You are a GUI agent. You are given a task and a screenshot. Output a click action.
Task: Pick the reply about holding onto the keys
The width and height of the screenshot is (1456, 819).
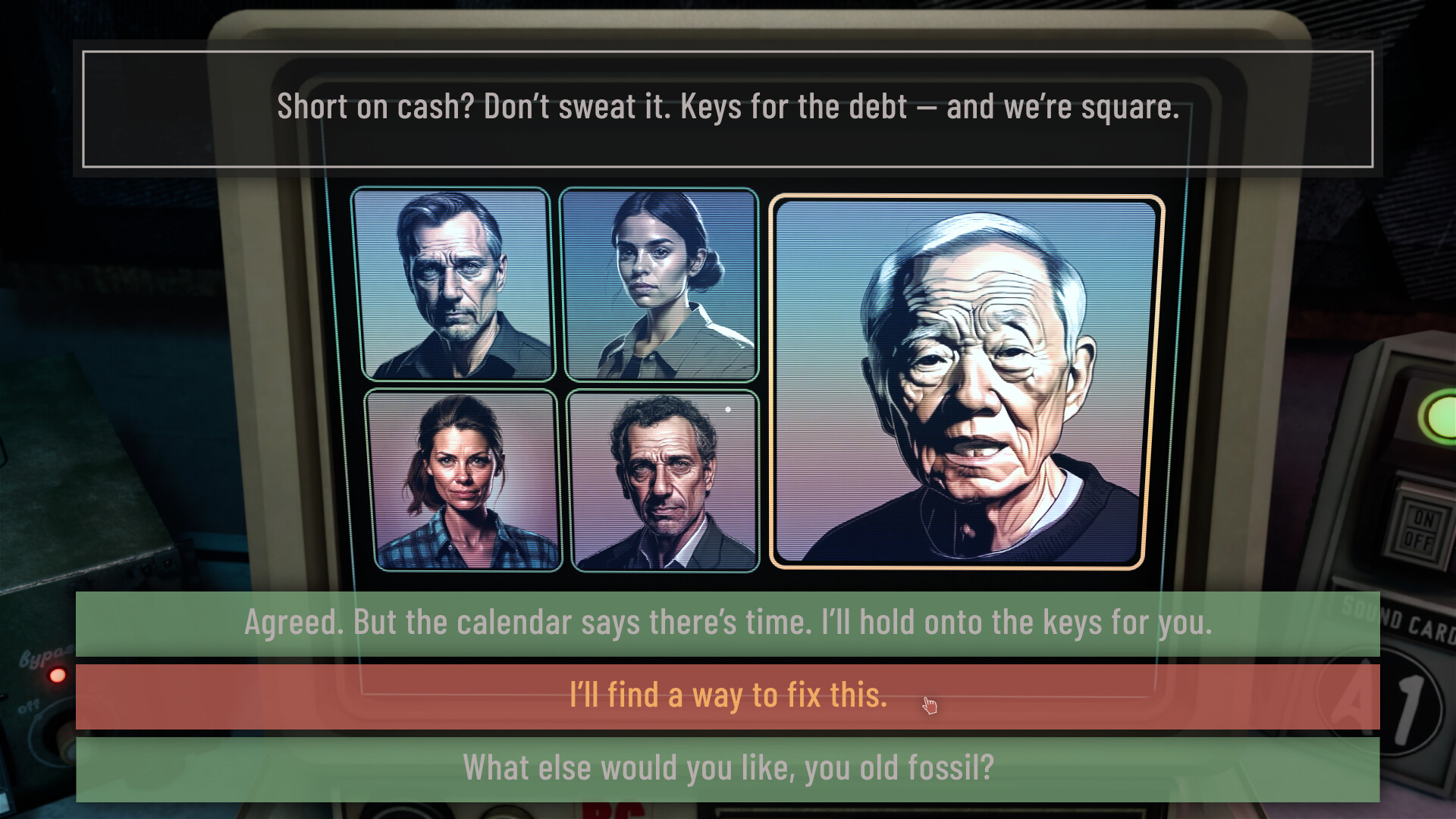tap(726, 622)
